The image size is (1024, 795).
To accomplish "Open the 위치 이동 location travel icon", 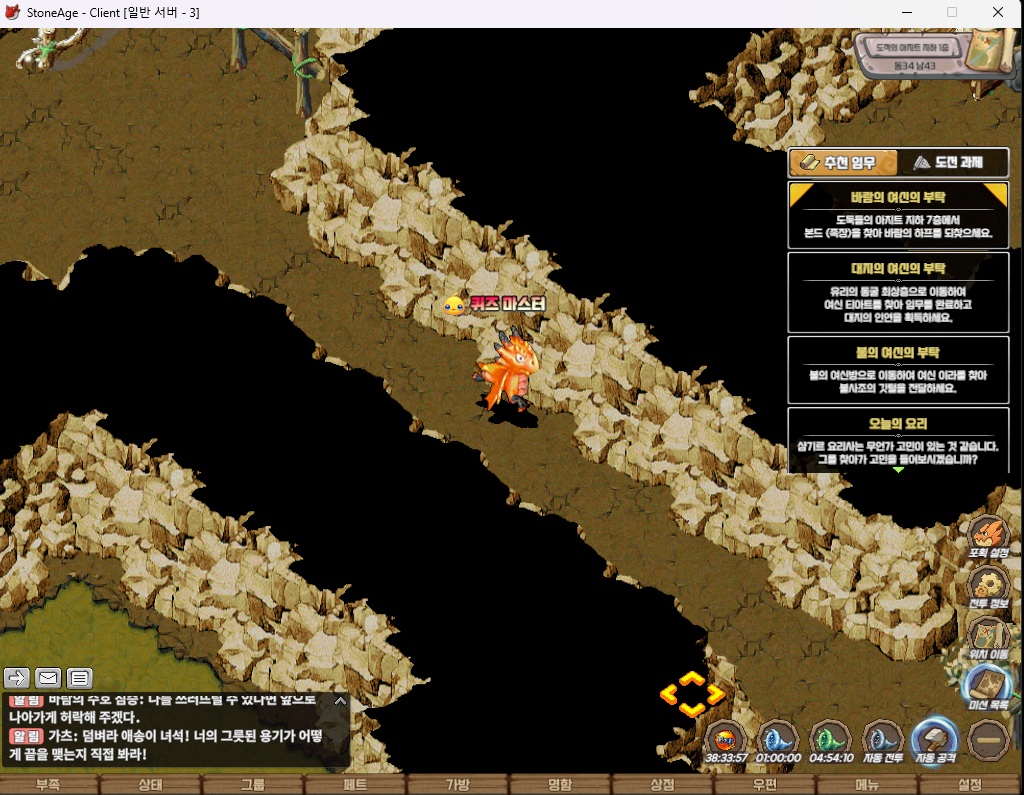I will (x=988, y=637).
